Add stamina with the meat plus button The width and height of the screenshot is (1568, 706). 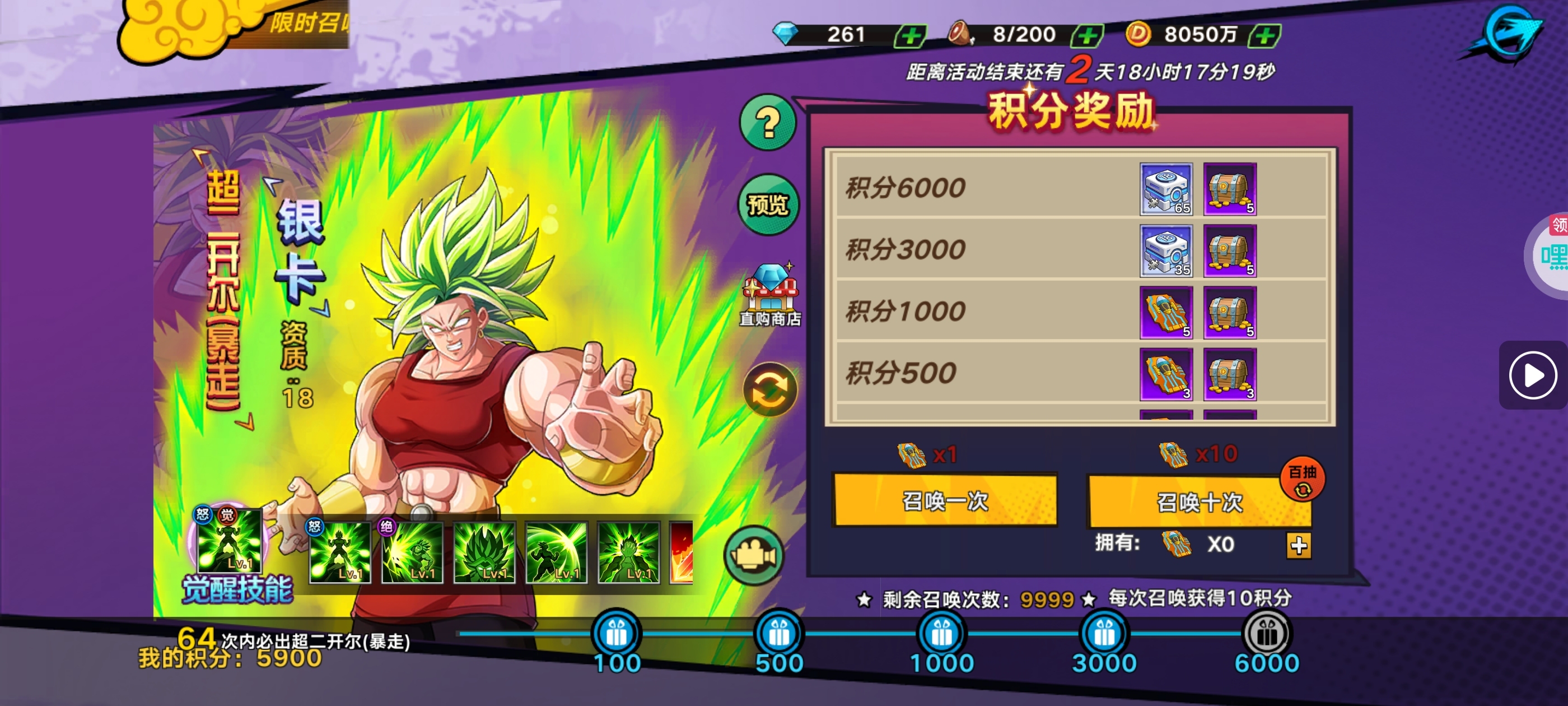click(x=1087, y=36)
